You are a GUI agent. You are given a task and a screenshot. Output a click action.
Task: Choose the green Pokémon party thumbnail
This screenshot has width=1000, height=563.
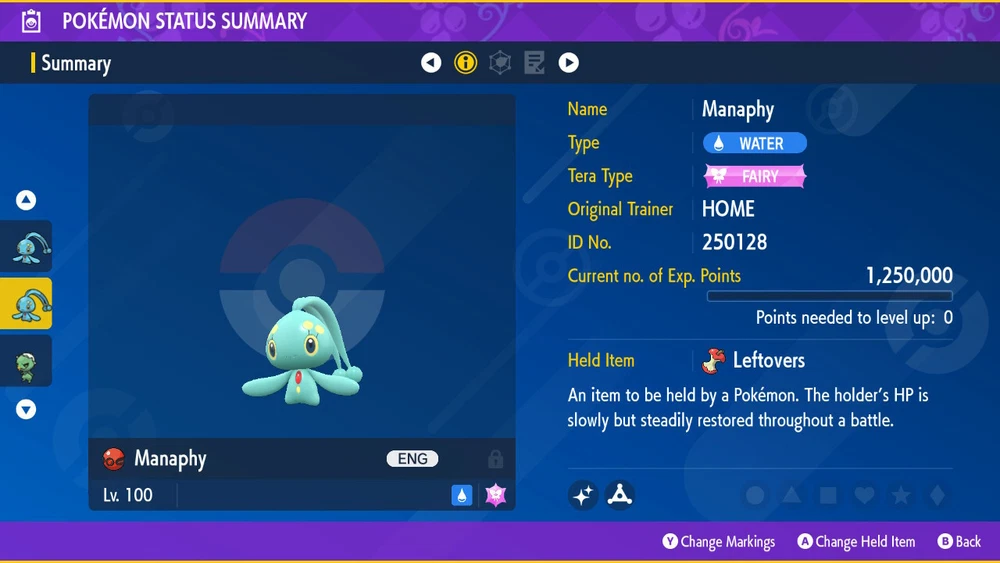click(26, 361)
